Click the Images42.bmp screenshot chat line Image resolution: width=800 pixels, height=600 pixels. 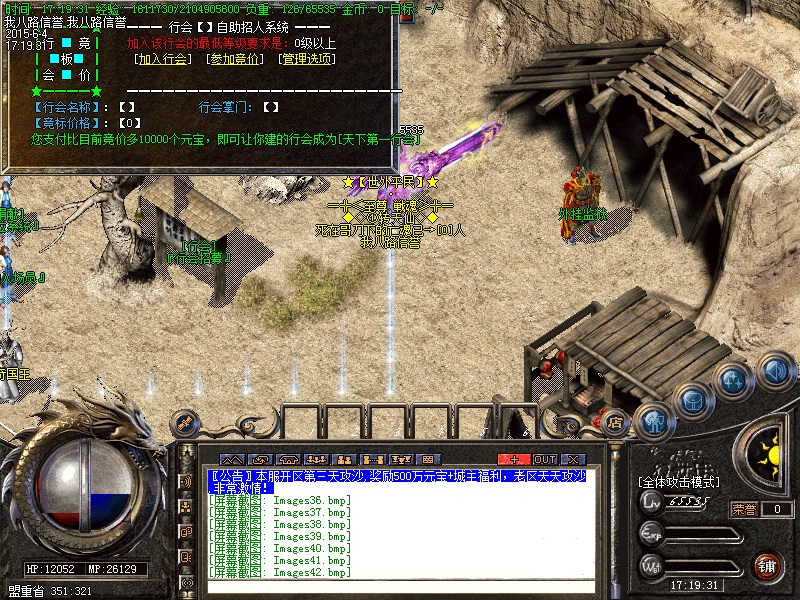pos(279,573)
